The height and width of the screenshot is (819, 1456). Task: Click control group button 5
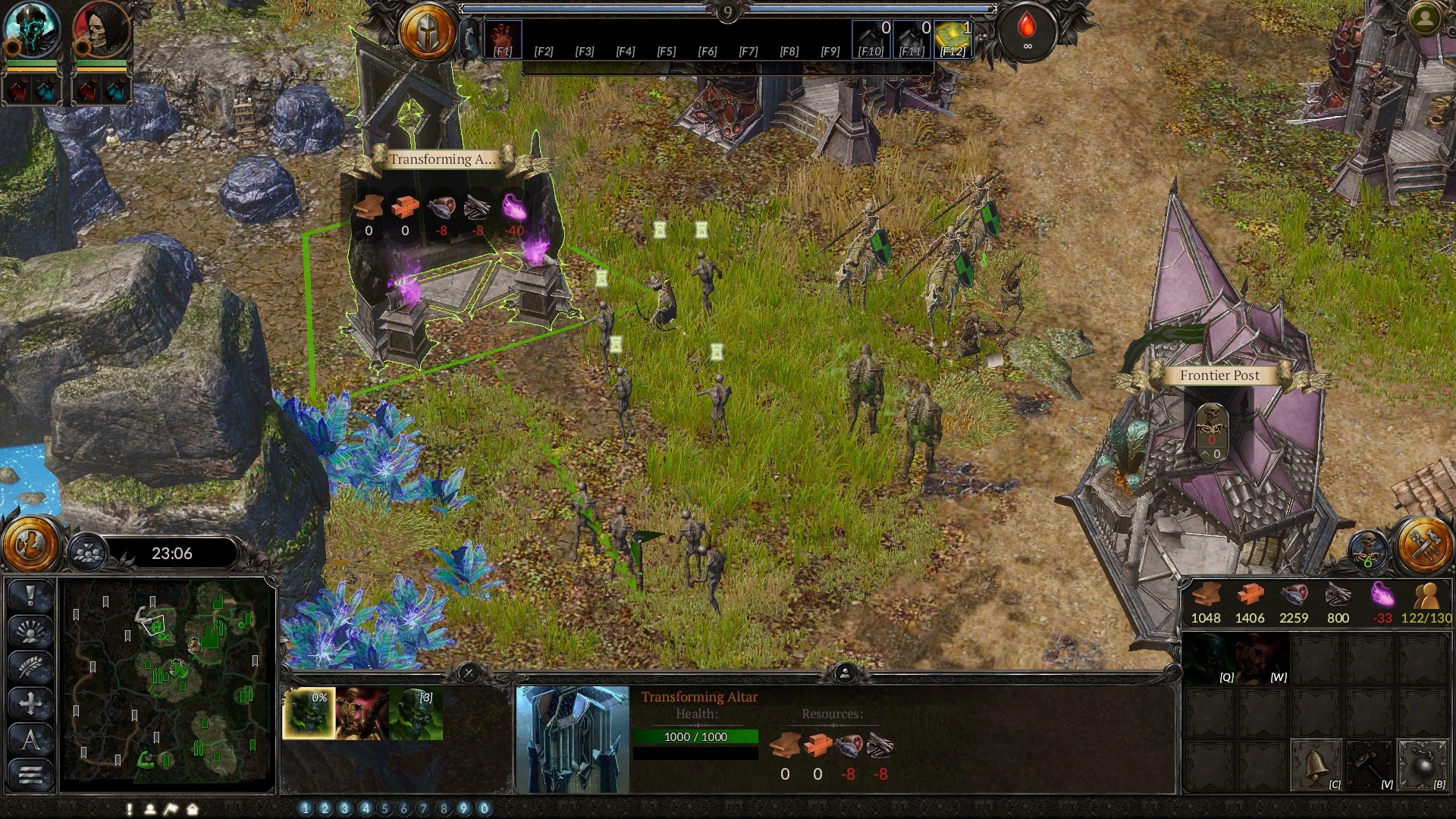[x=384, y=809]
